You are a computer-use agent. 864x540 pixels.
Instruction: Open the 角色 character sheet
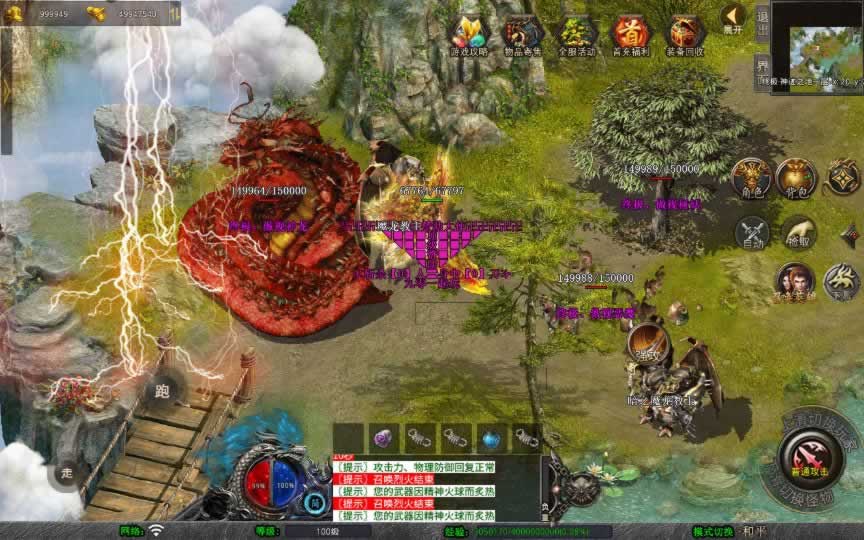point(750,177)
